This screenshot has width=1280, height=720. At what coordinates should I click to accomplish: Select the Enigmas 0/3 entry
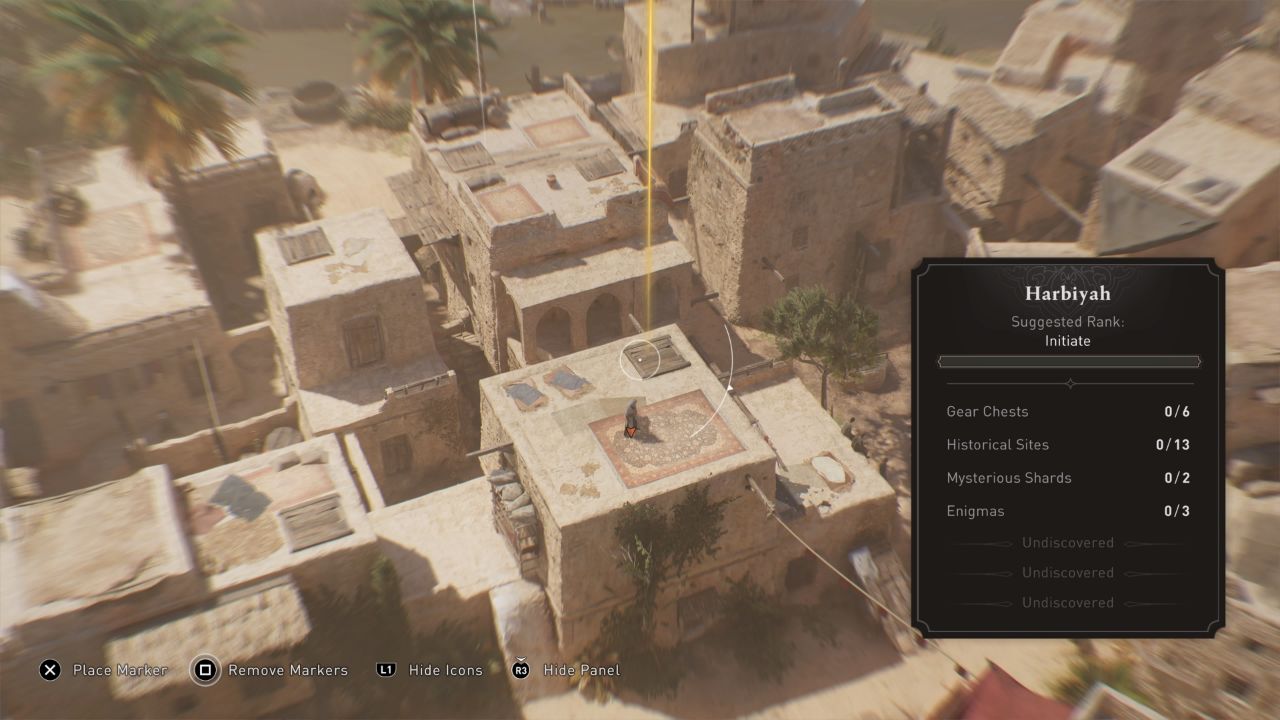[1068, 510]
